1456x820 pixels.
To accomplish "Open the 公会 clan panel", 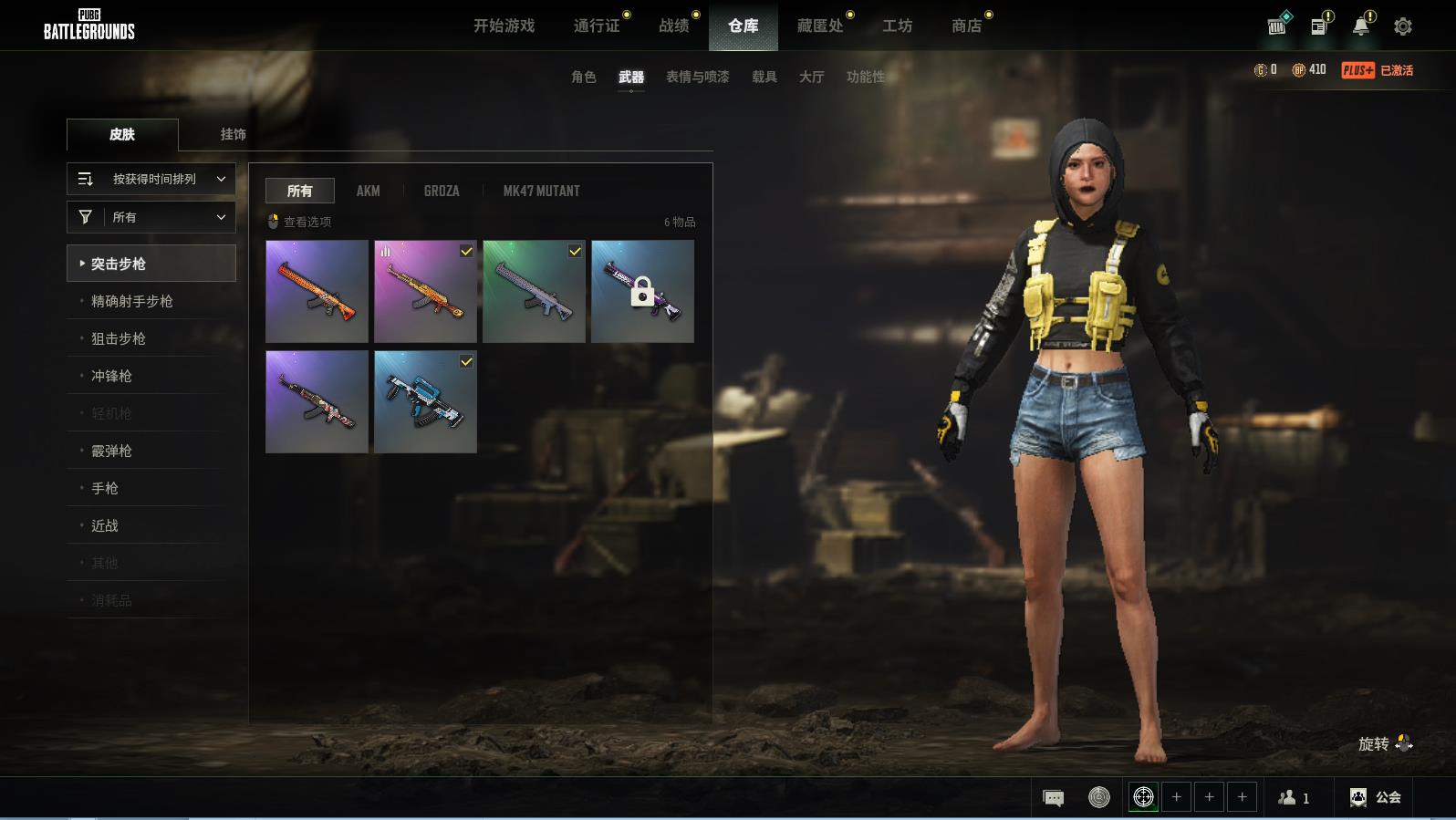I will click(x=1376, y=797).
